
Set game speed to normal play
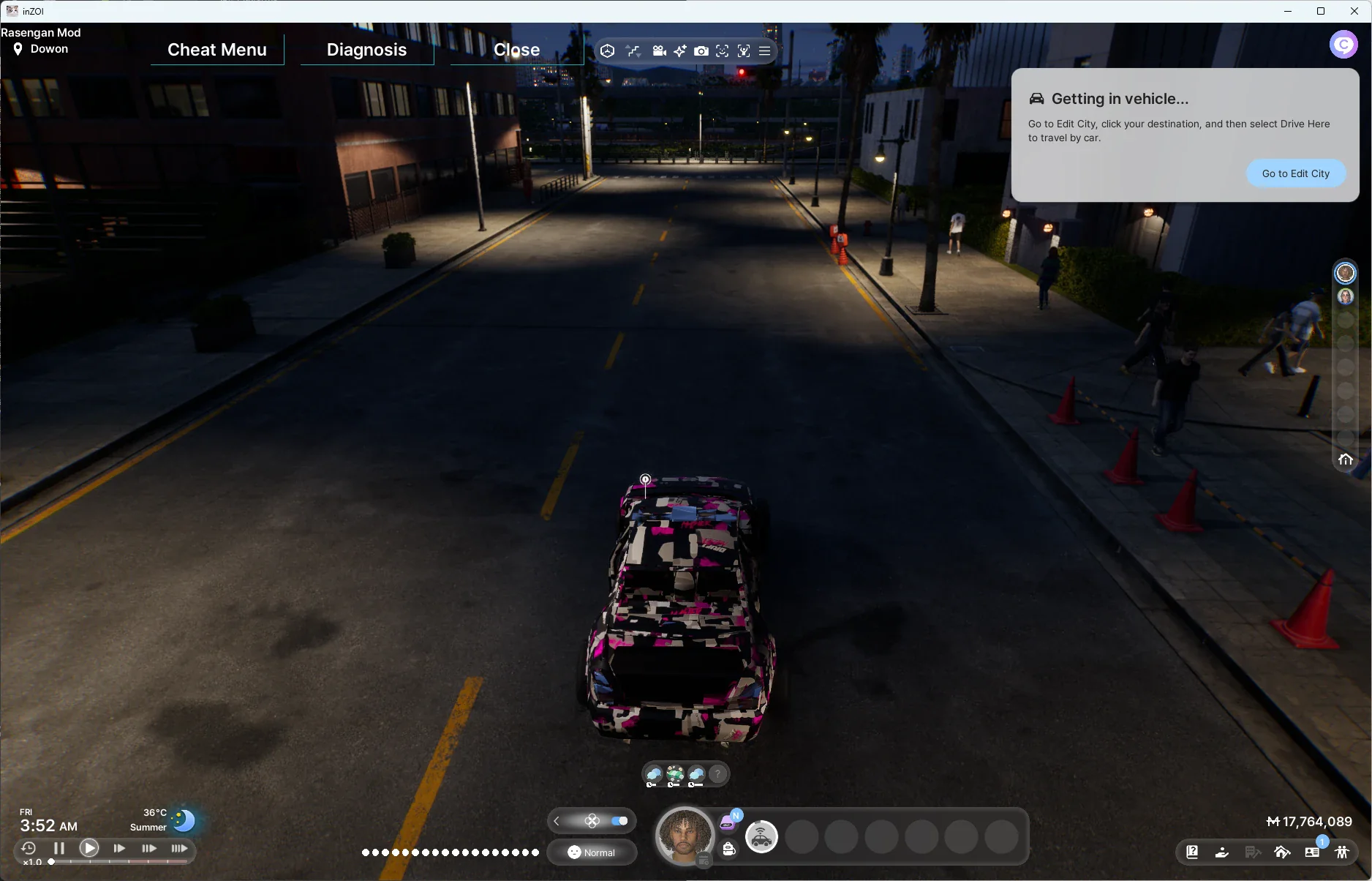tap(89, 848)
